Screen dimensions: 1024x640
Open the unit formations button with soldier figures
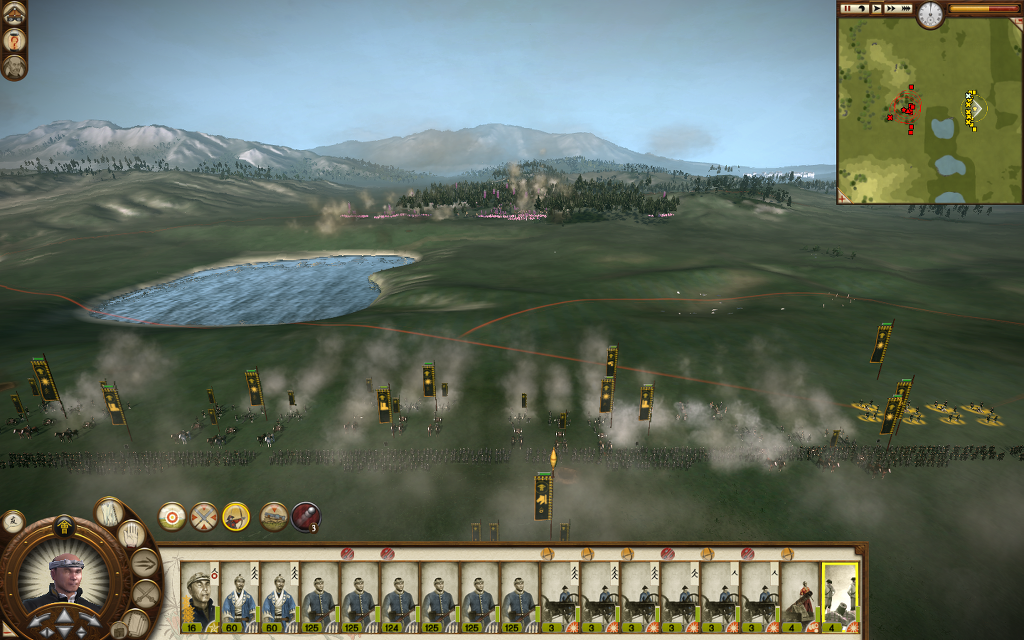click(108, 513)
